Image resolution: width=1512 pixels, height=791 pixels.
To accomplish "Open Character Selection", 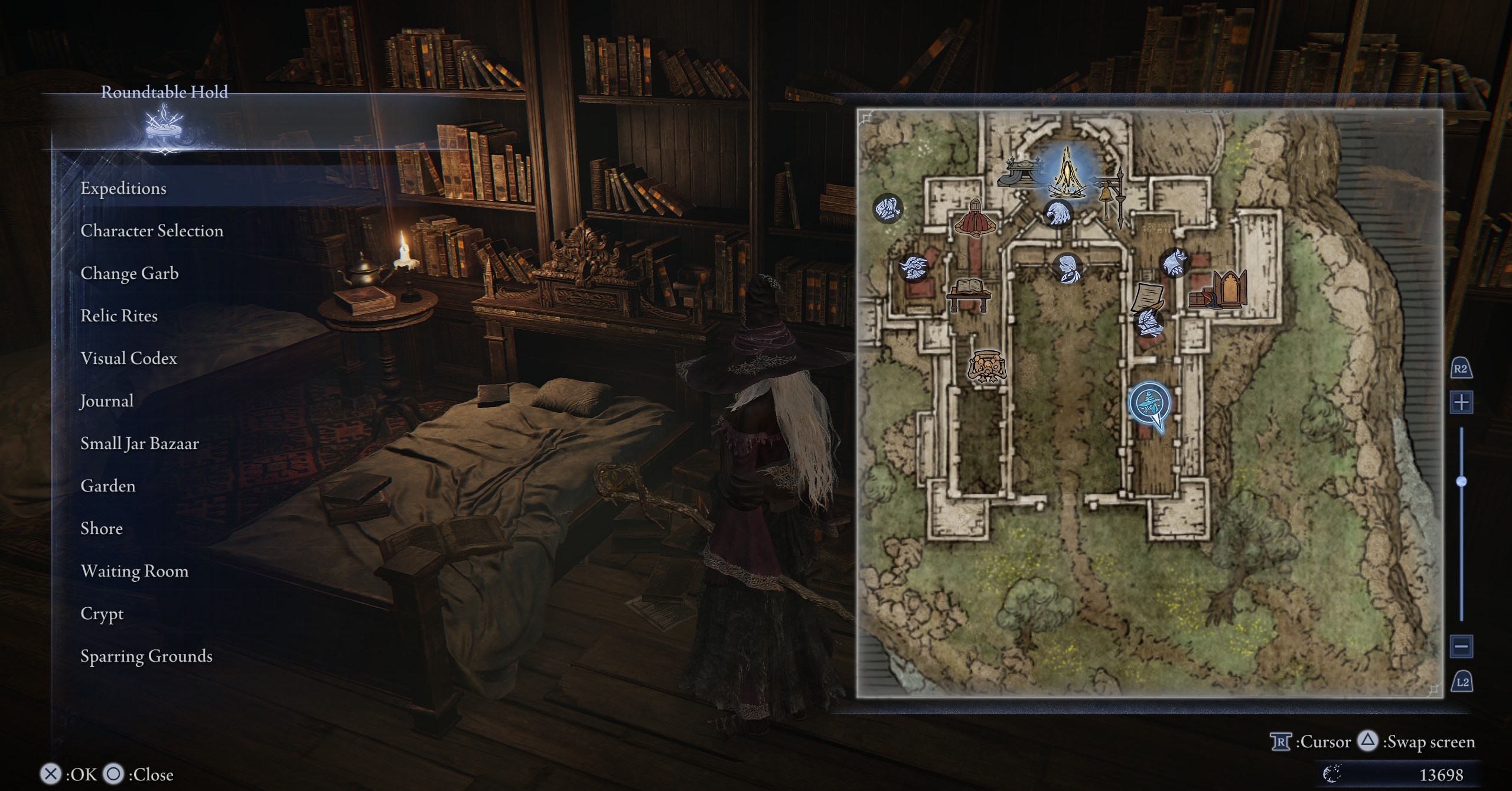I will 152,231.
